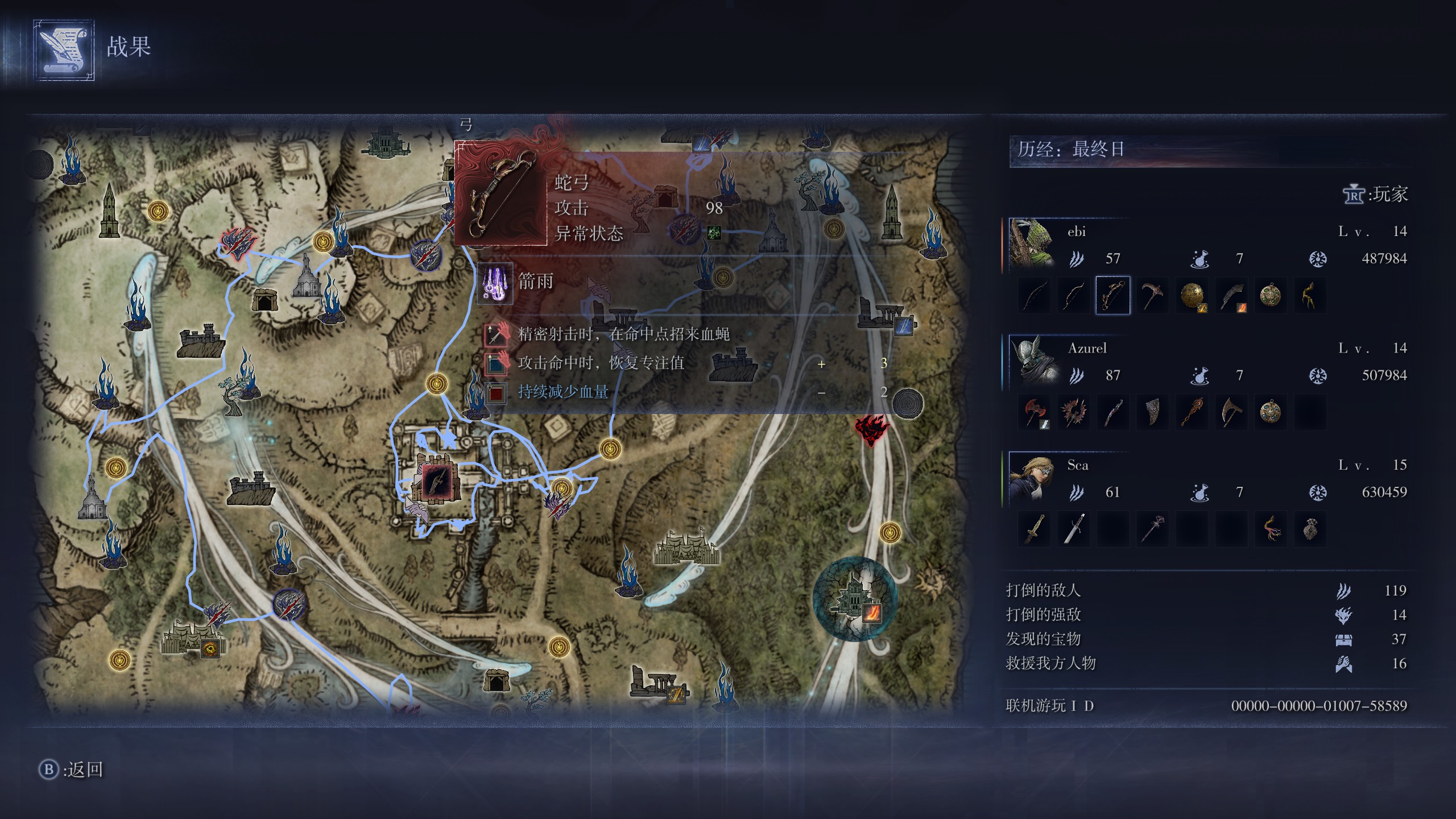
Task: Select Azurel's blue-gem talisman slot
Action: point(1271,412)
